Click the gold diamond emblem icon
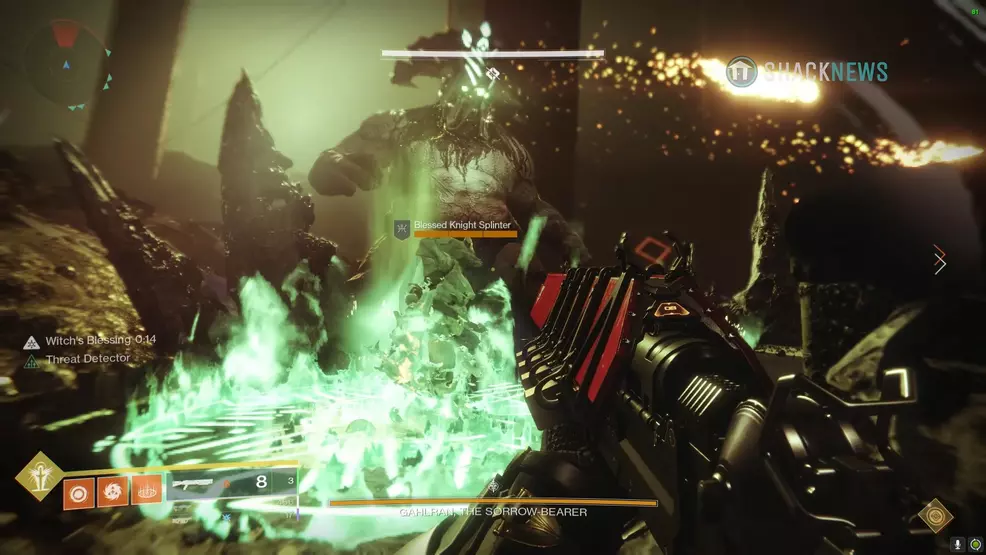The image size is (986, 555). pos(935,514)
